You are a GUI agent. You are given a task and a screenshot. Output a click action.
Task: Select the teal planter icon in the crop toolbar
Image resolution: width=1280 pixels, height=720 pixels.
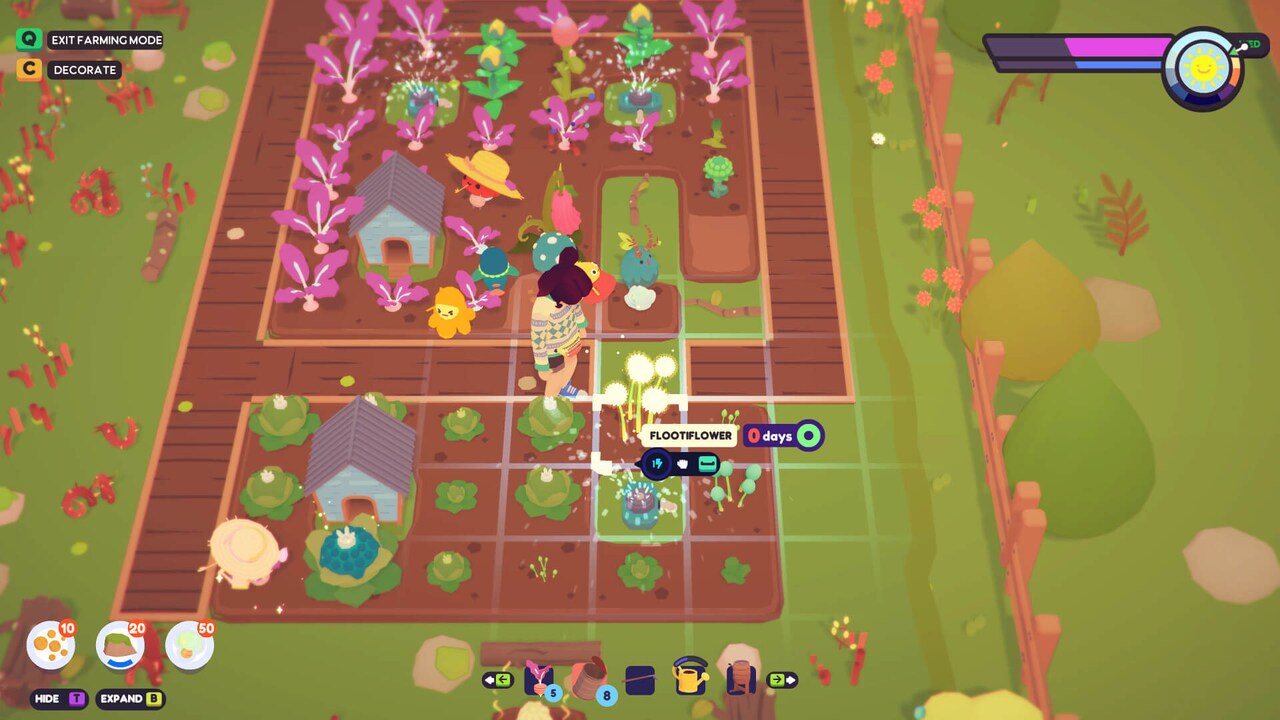click(x=707, y=464)
